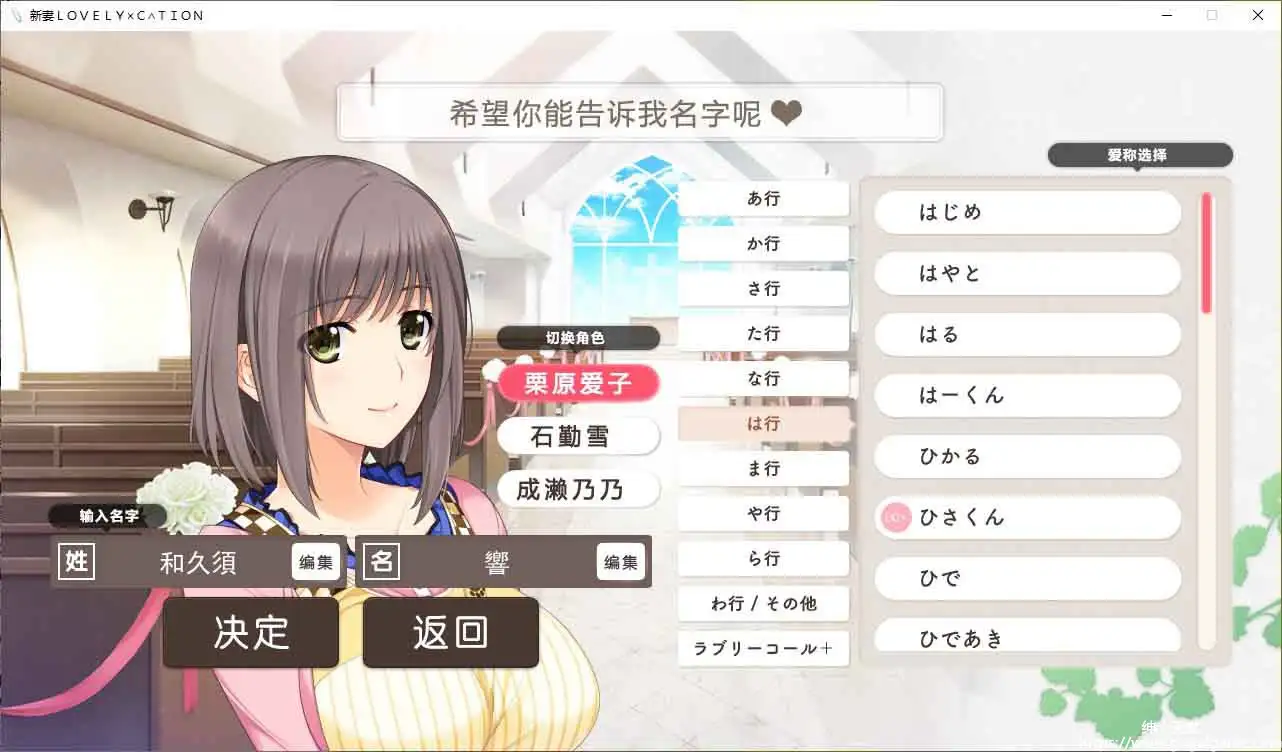Switch to the か行 kana row

pyautogui.click(x=763, y=243)
